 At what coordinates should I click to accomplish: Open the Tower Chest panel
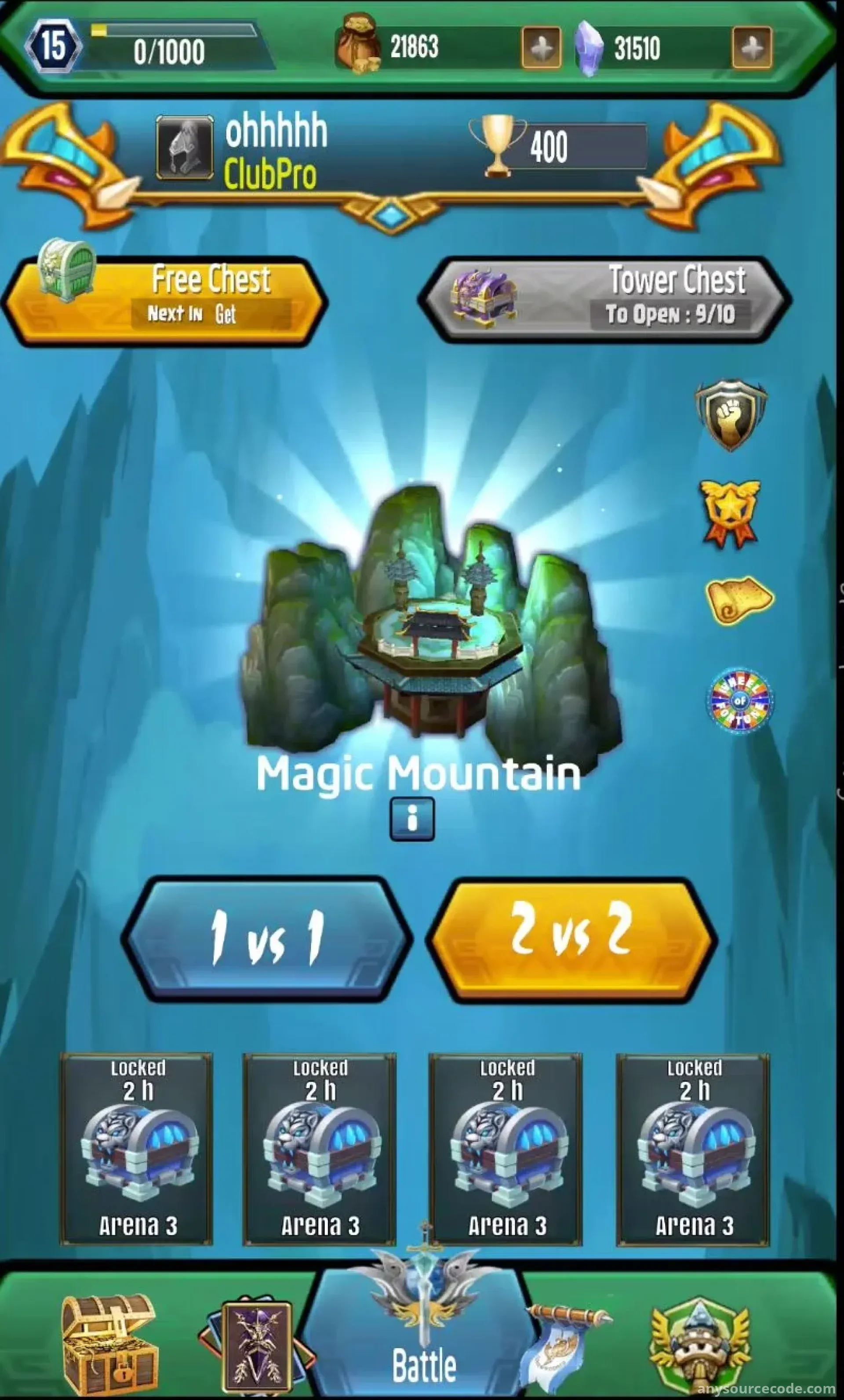605,299
